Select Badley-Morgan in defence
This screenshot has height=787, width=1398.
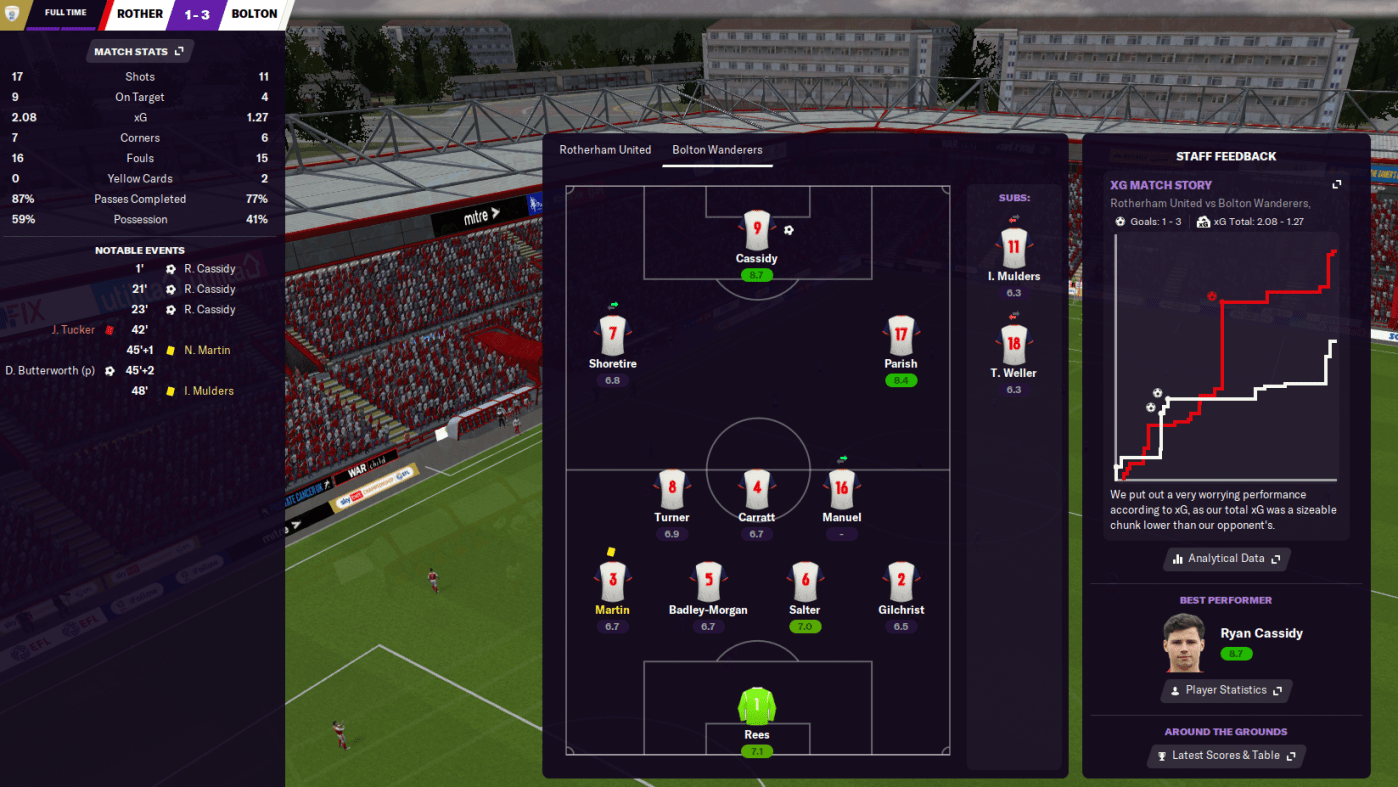click(x=708, y=581)
